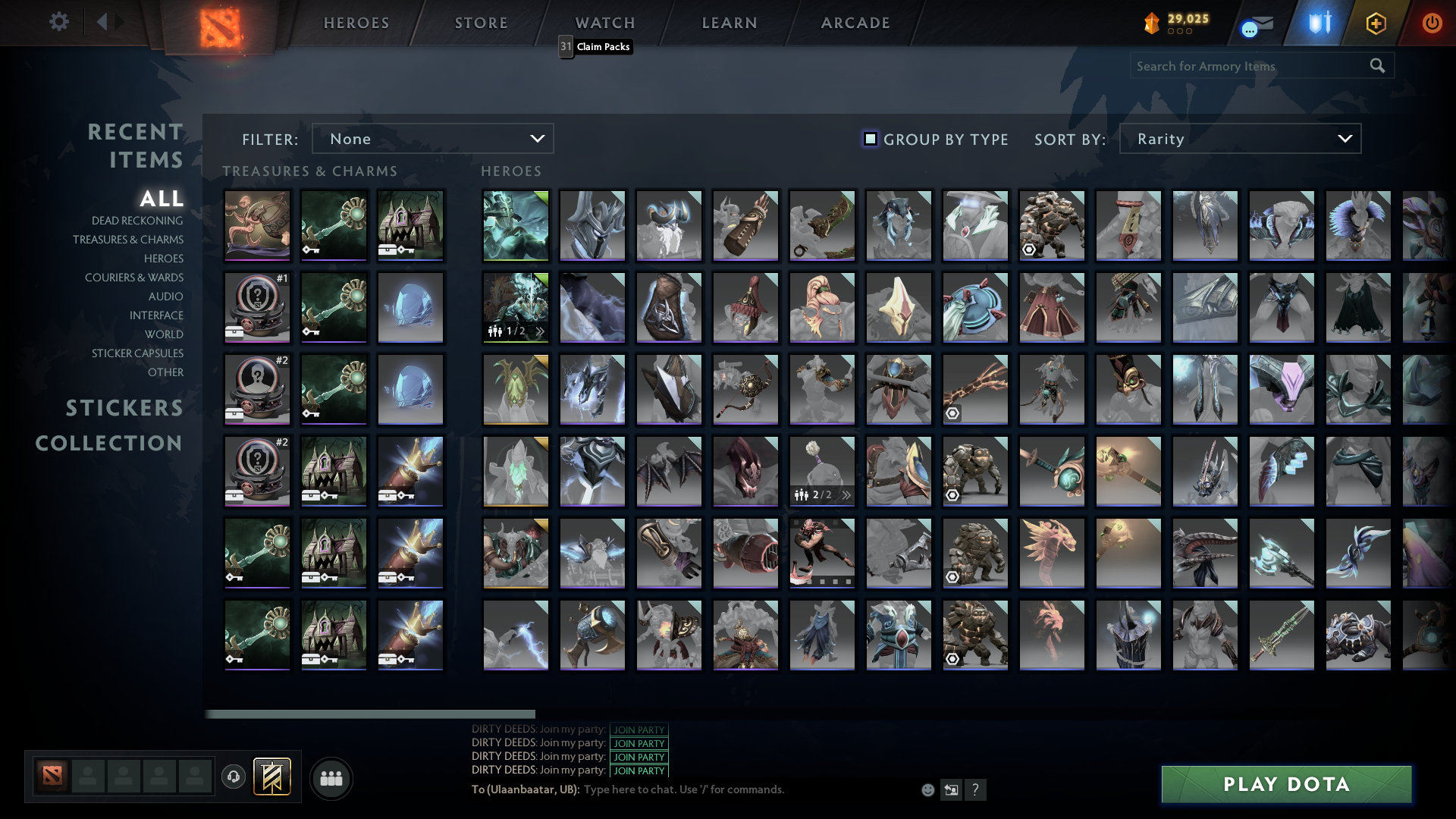Viewport: 1456px width, 819px height.
Task: Open the FILTER dropdown showing None
Action: pyautogui.click(x=433, y=138)
